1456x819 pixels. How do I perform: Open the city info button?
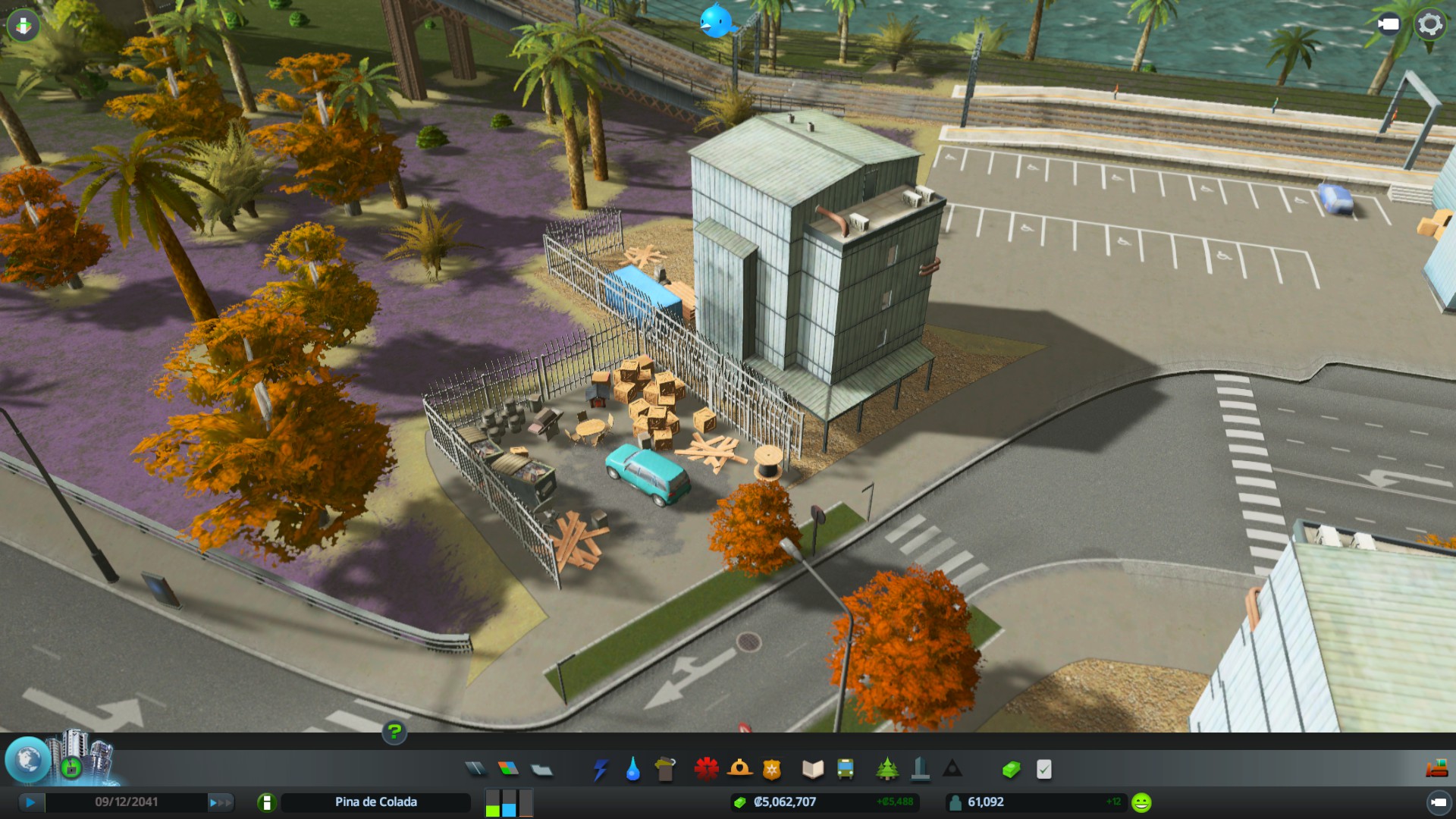coord(266,802)
